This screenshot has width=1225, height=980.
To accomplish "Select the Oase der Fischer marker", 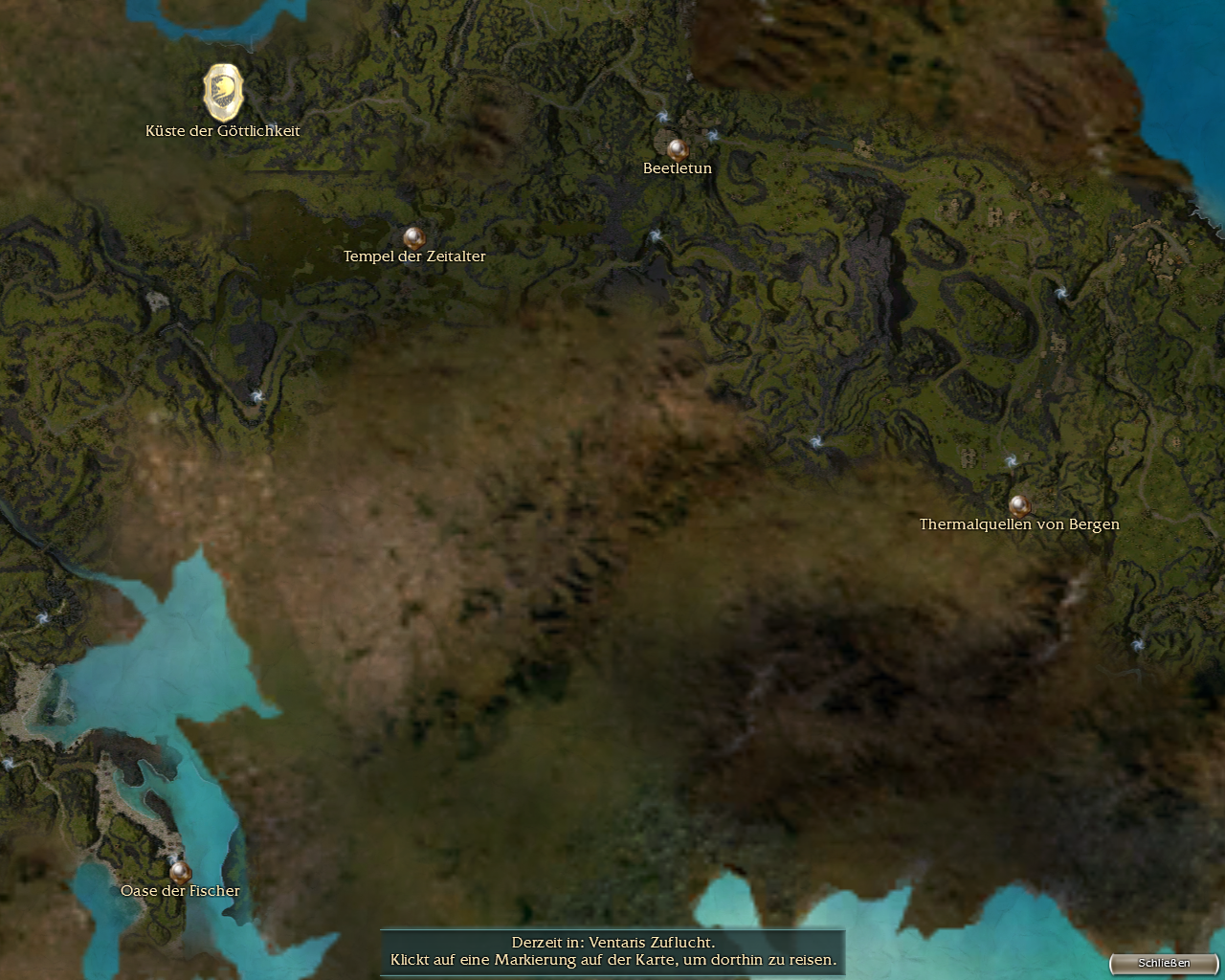I will tap(180, 872).
